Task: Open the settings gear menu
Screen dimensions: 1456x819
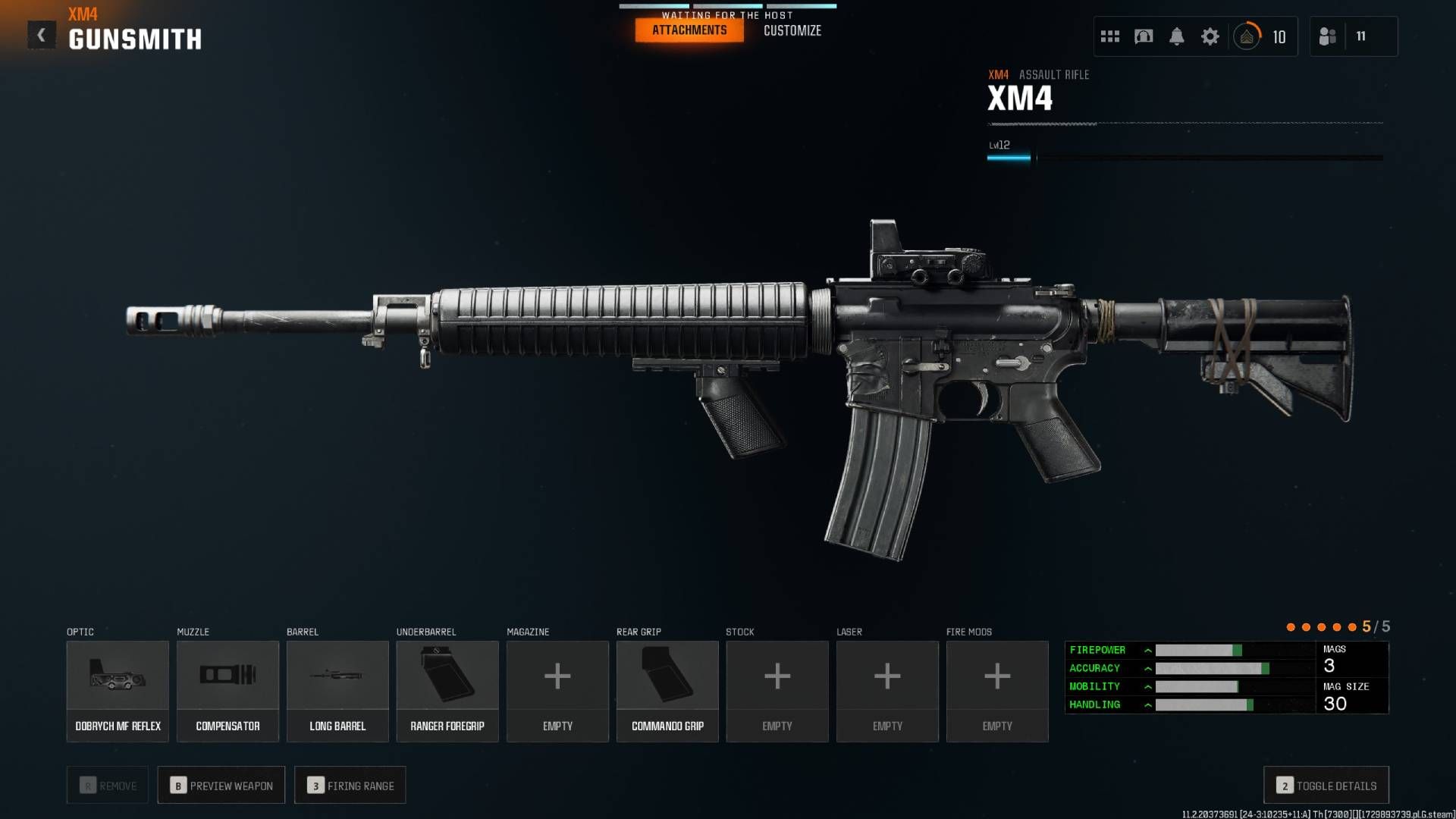Action: 1210,36
